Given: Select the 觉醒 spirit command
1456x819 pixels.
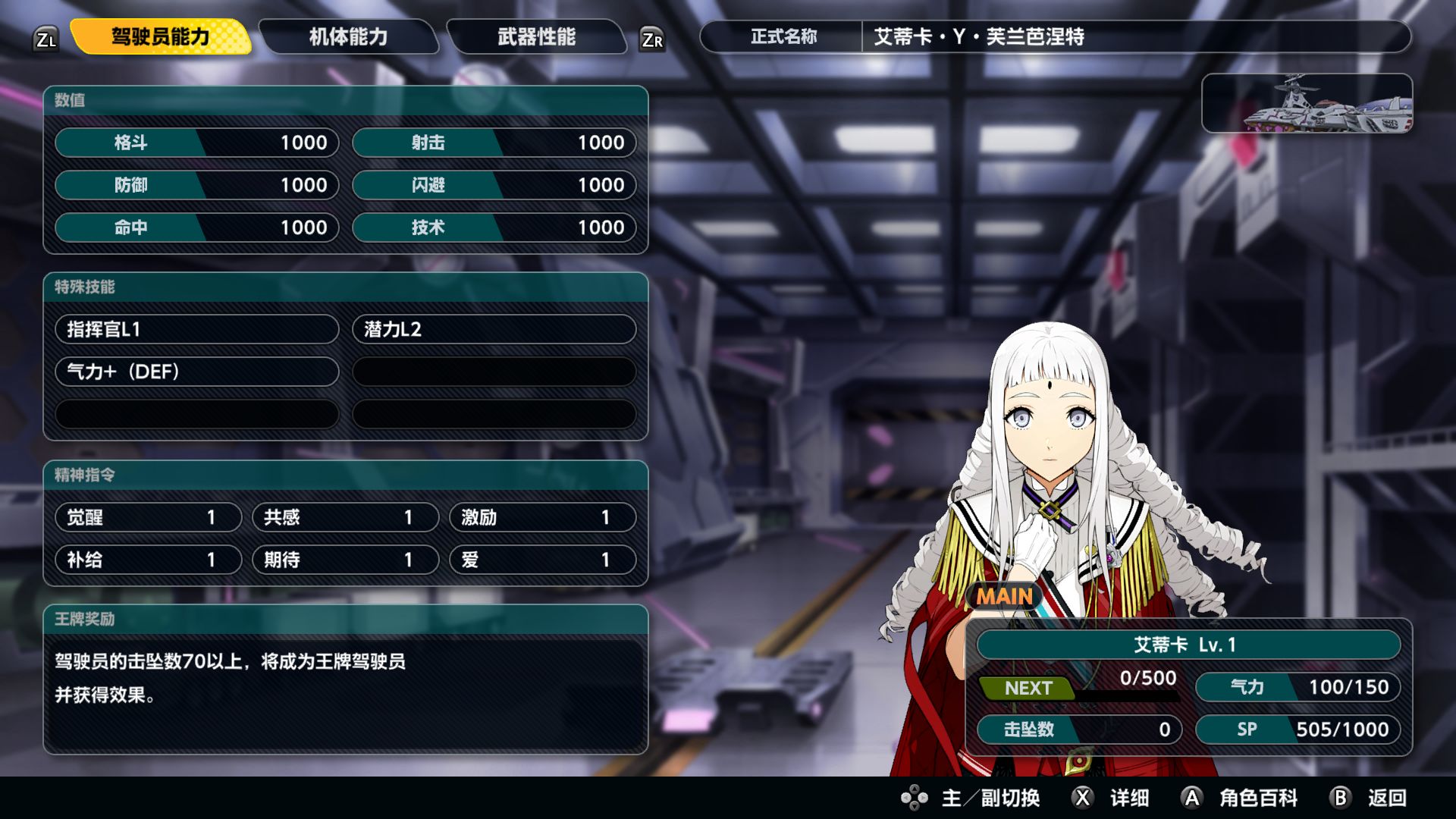Looking at the screenshot, I should (148, 517).
